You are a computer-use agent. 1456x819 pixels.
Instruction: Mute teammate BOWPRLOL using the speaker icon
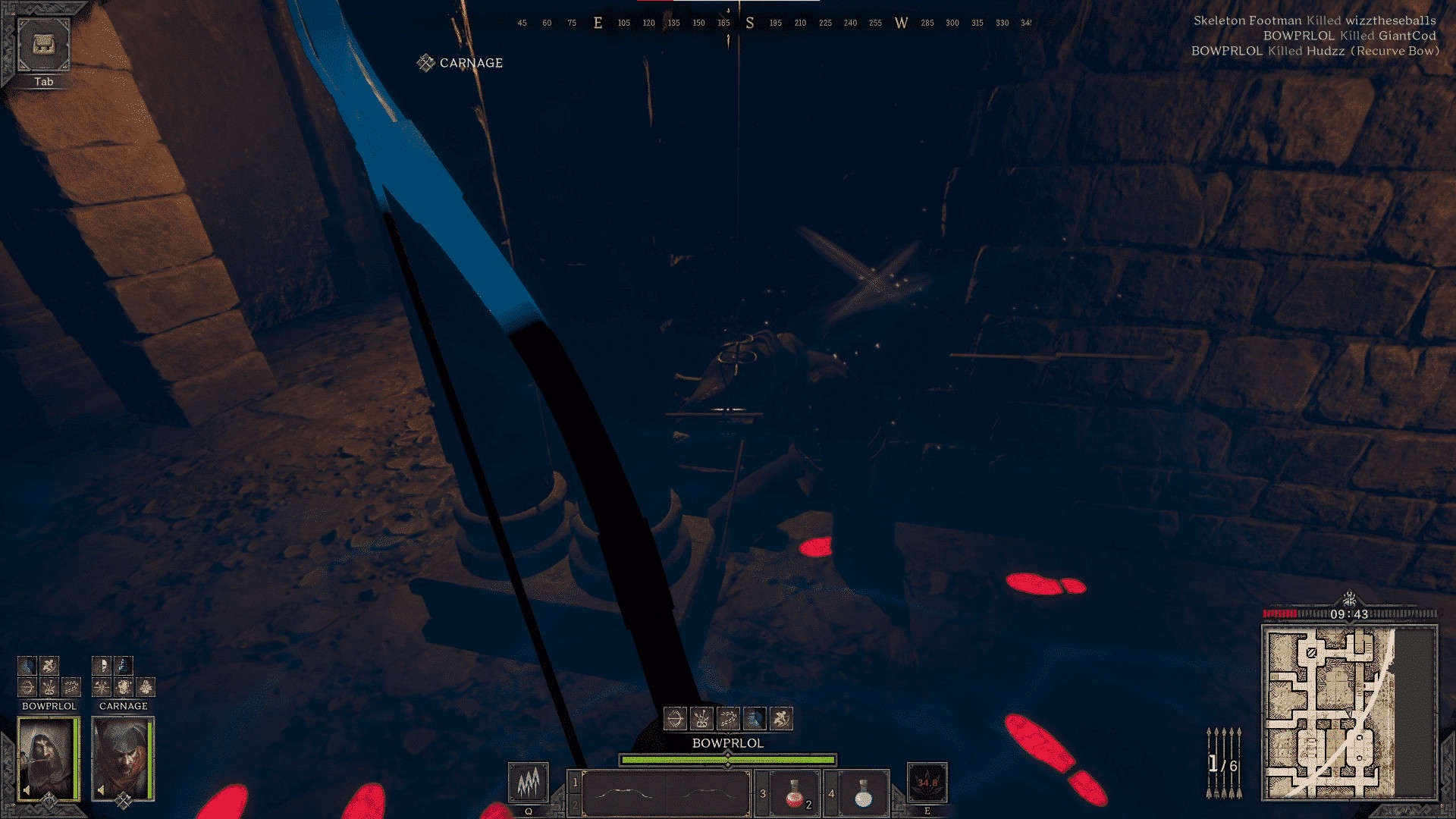coord(27,788)
